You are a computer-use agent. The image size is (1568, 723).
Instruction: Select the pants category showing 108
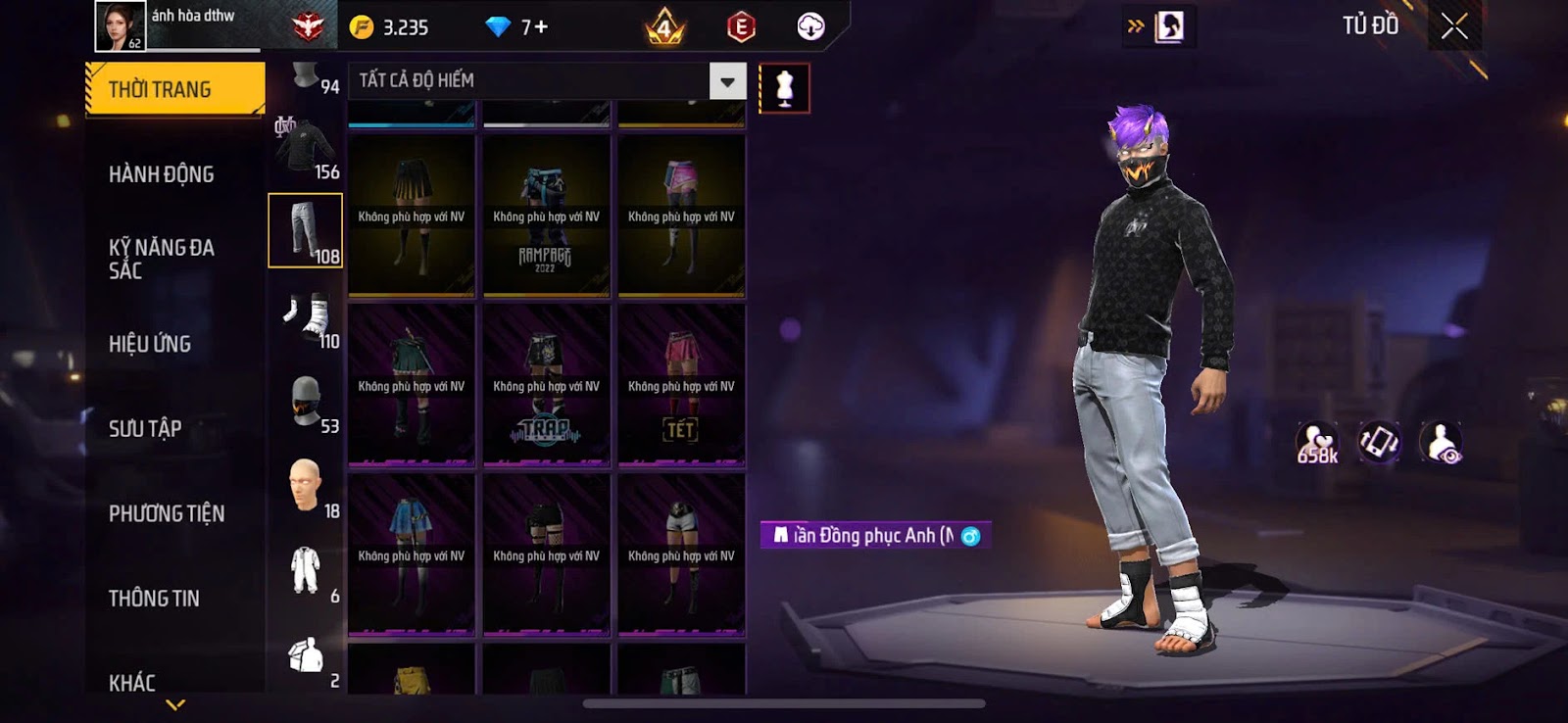306,230
